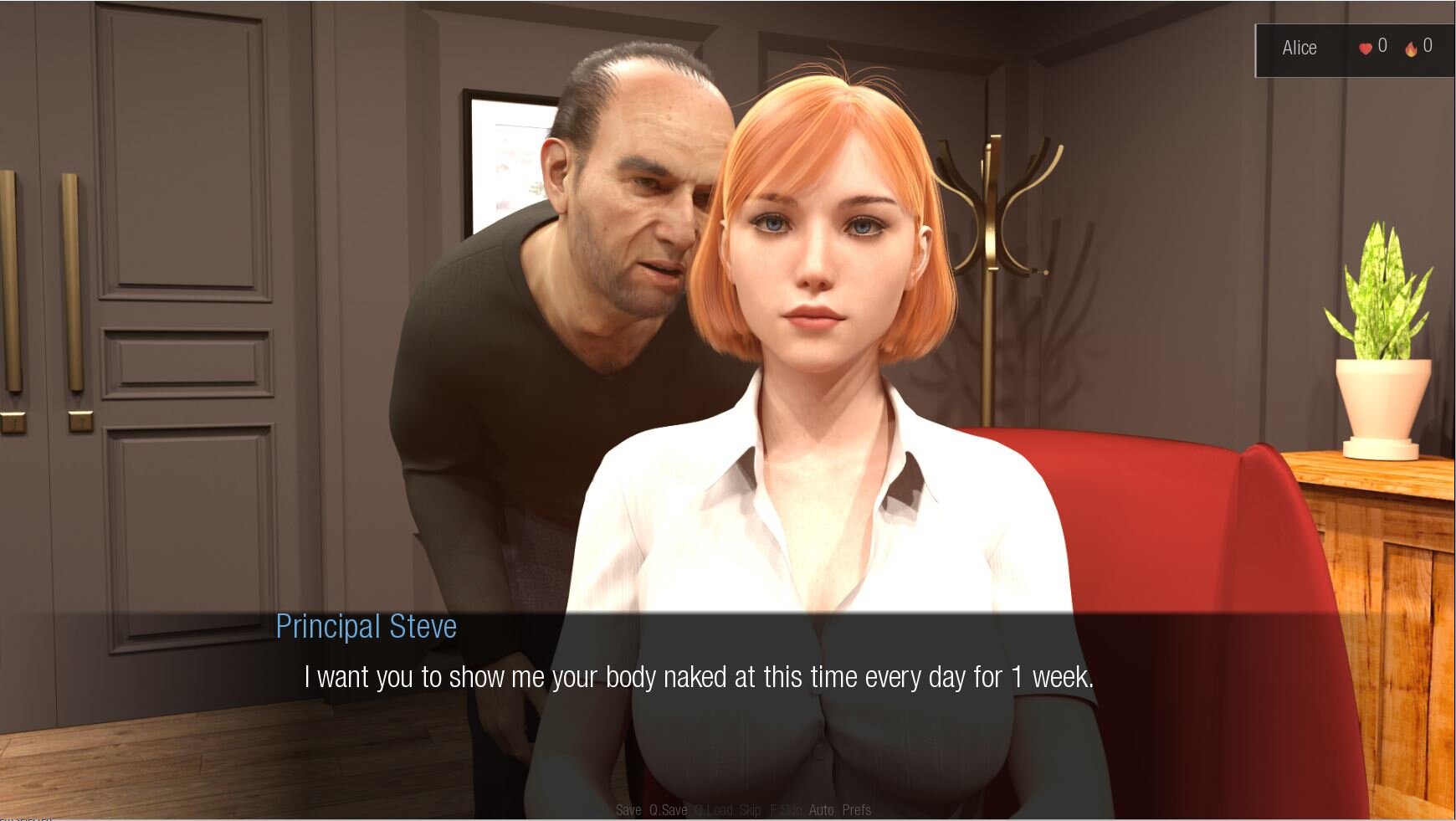Open Alice's stats panel
This screenshot has width=1456, height=821.
pyautogui.click(x=1299, y=49)
